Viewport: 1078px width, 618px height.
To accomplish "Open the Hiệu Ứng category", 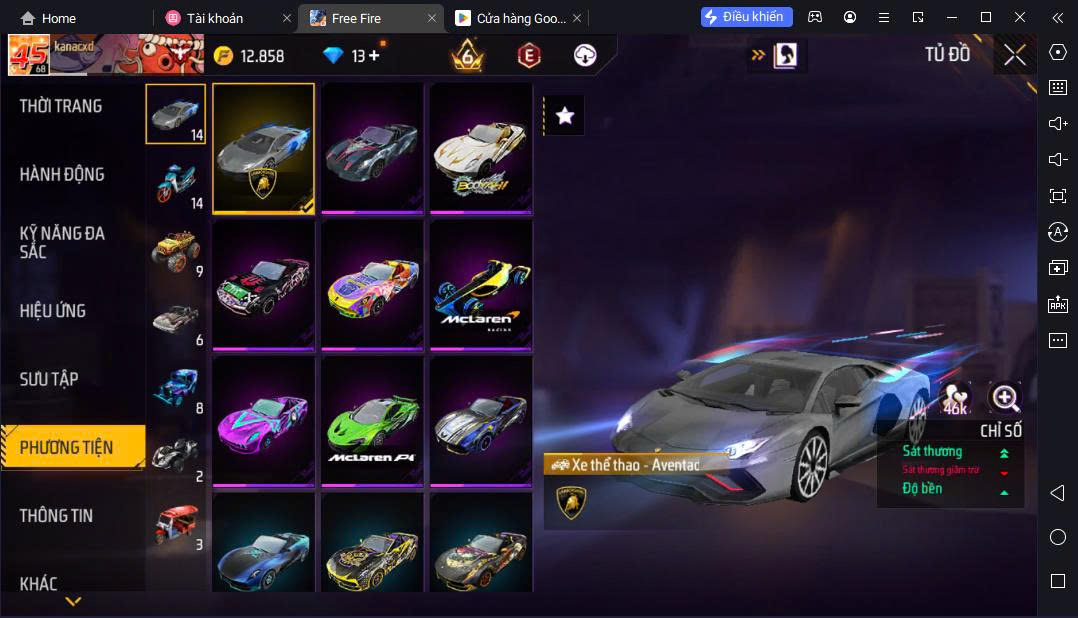I will click(x=53, y=310).
